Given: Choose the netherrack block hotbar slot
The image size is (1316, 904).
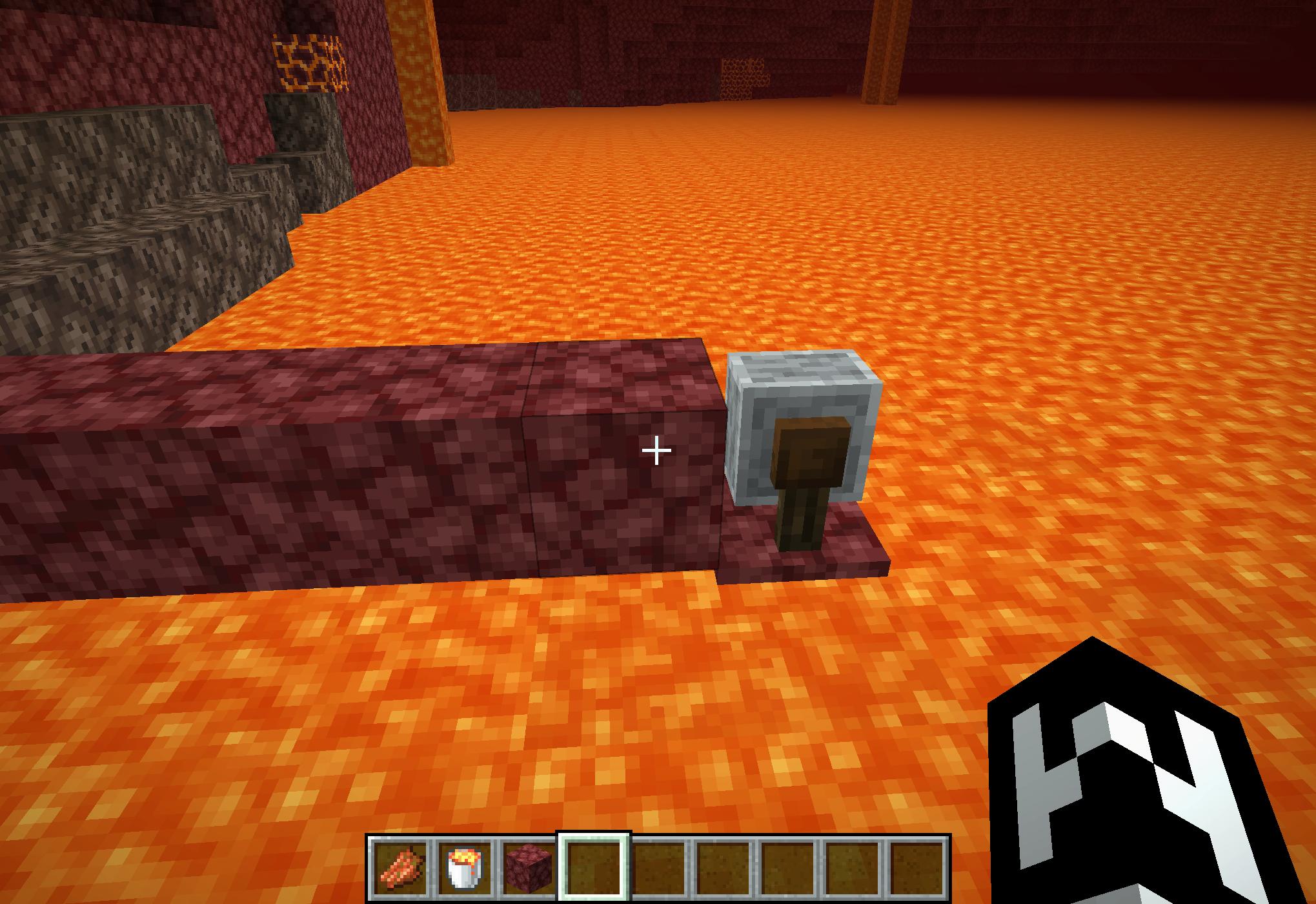Looking at the screenshot, I should [529, 867].
